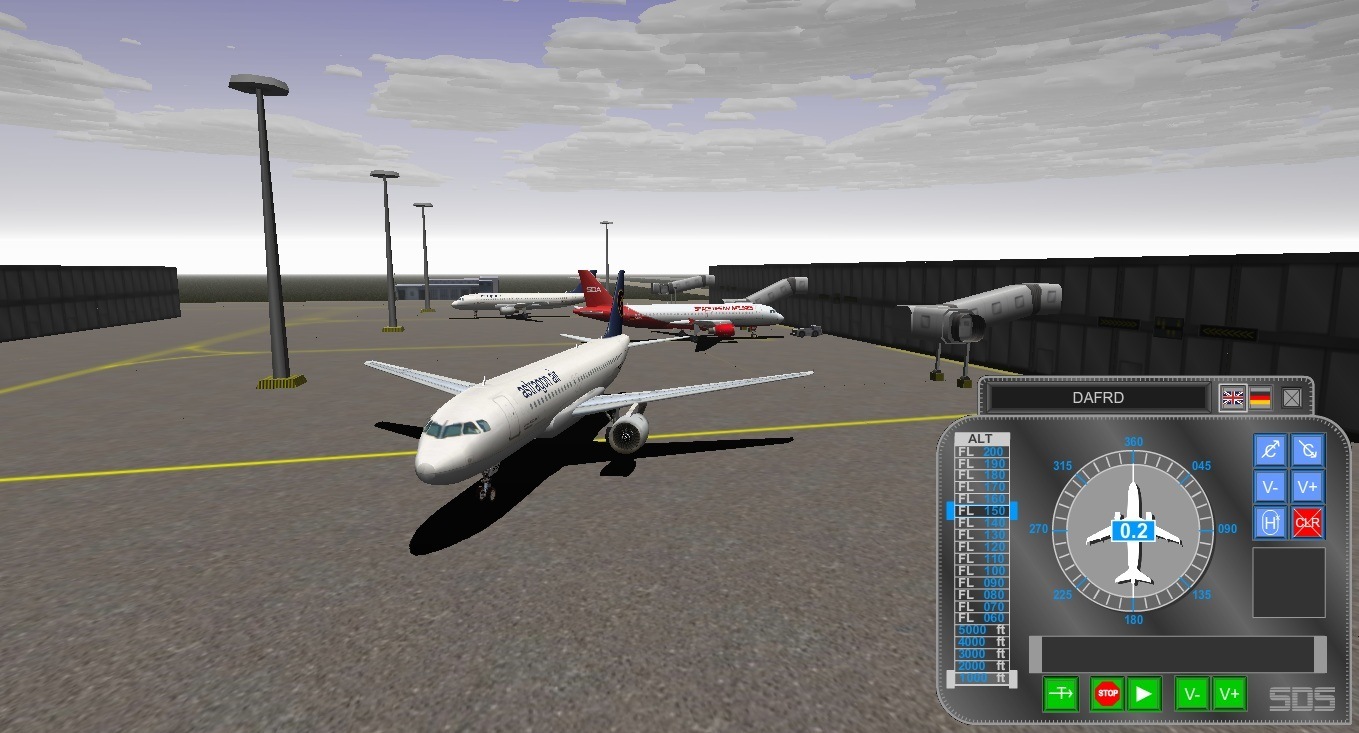Click the STOP sign icon
The height and width of the screenshot is (733, 1359).
tap(1106, 693)
